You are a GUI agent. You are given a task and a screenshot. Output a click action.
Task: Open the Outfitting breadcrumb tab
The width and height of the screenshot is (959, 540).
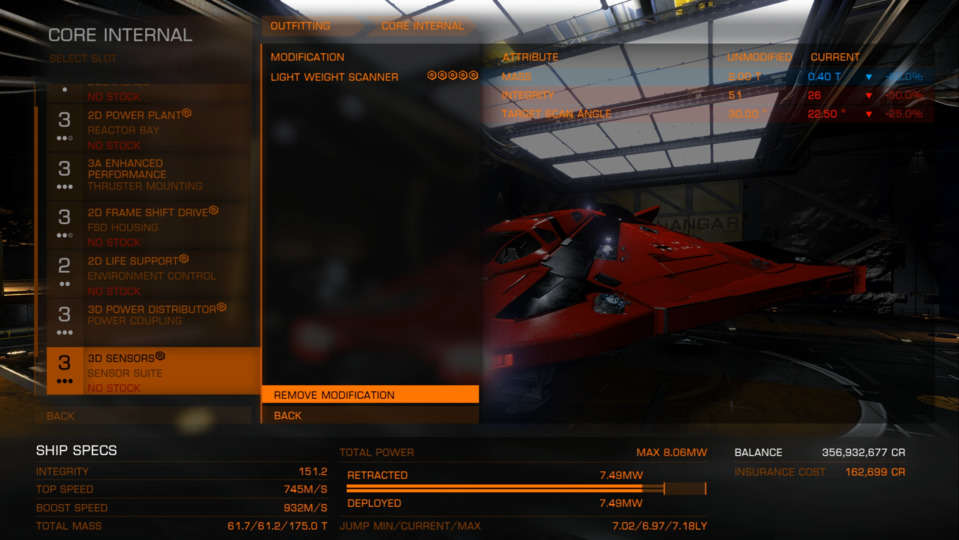300,26
